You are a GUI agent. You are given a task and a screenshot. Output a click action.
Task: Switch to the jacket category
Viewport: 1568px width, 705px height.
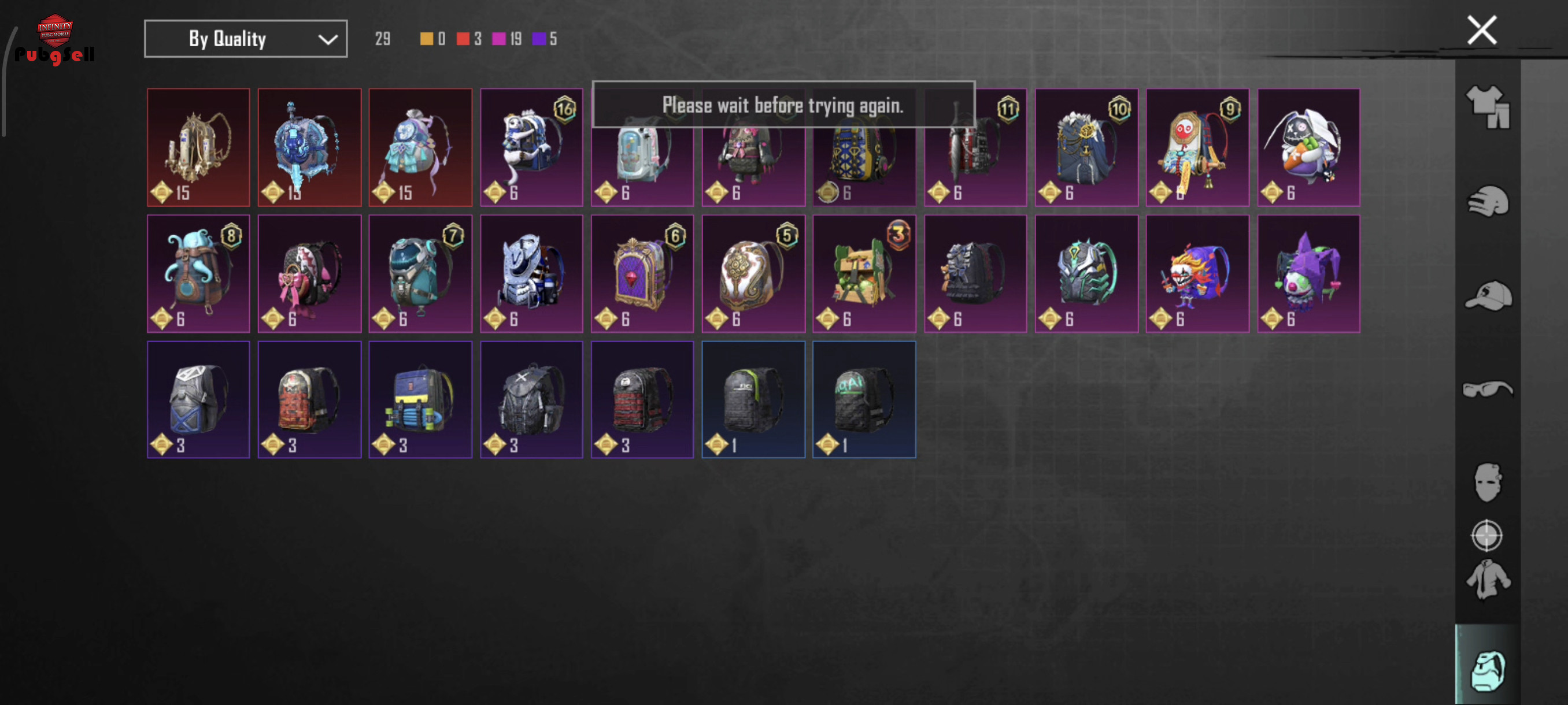(x=1487, y=580)
